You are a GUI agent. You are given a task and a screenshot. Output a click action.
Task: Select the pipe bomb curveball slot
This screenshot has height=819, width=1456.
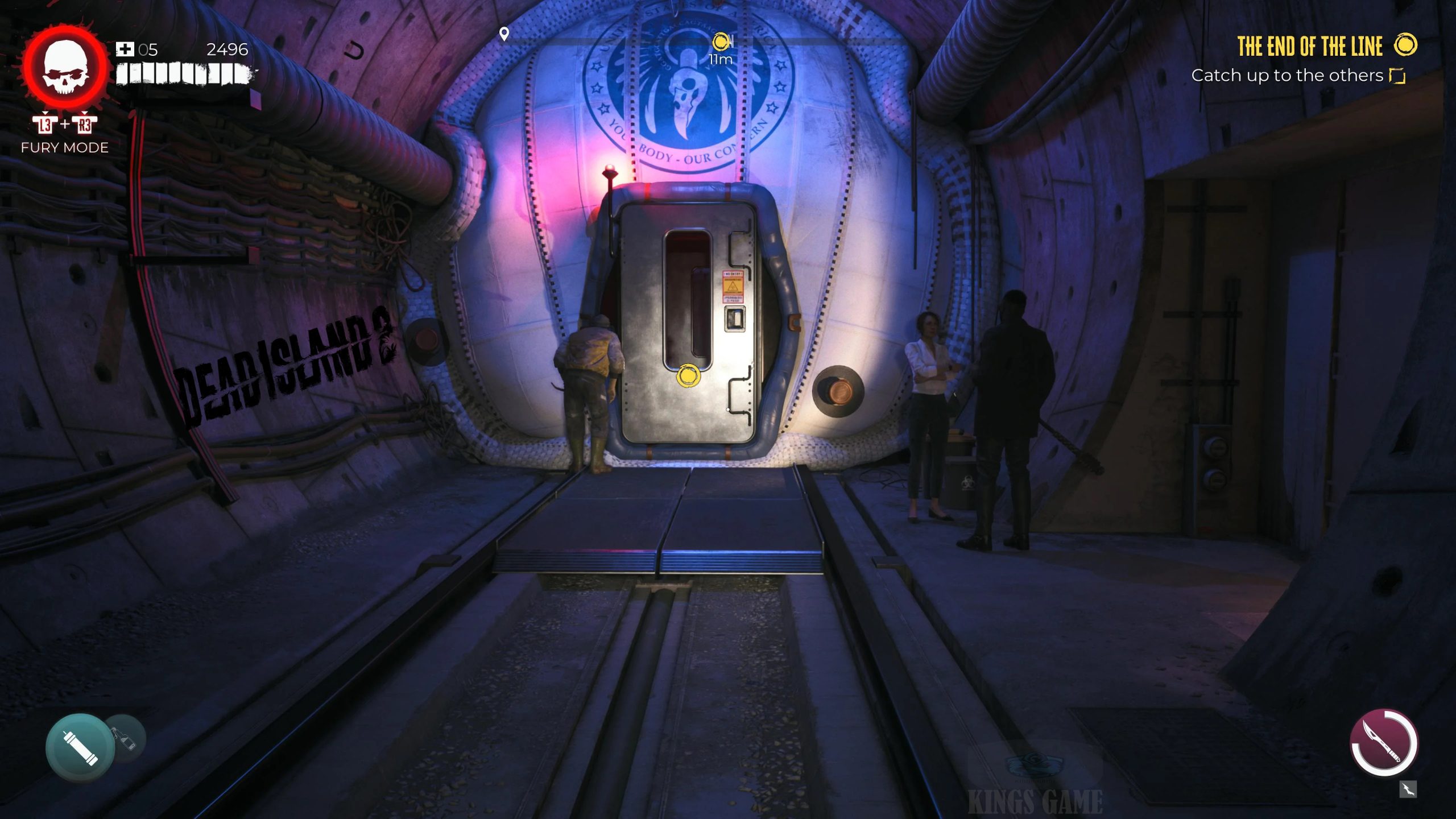(80, 747)
